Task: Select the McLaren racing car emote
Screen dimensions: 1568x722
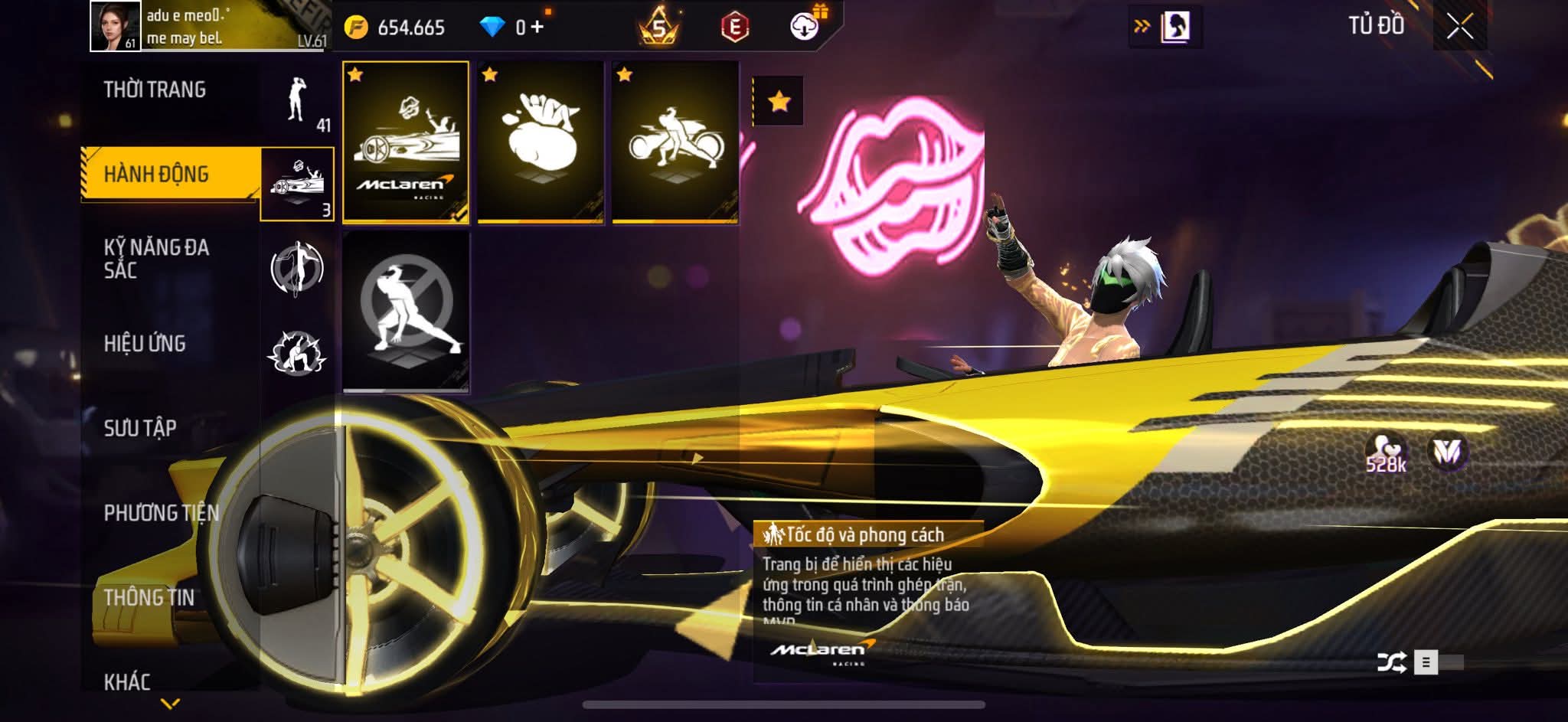Action: [x=406, y=142]
